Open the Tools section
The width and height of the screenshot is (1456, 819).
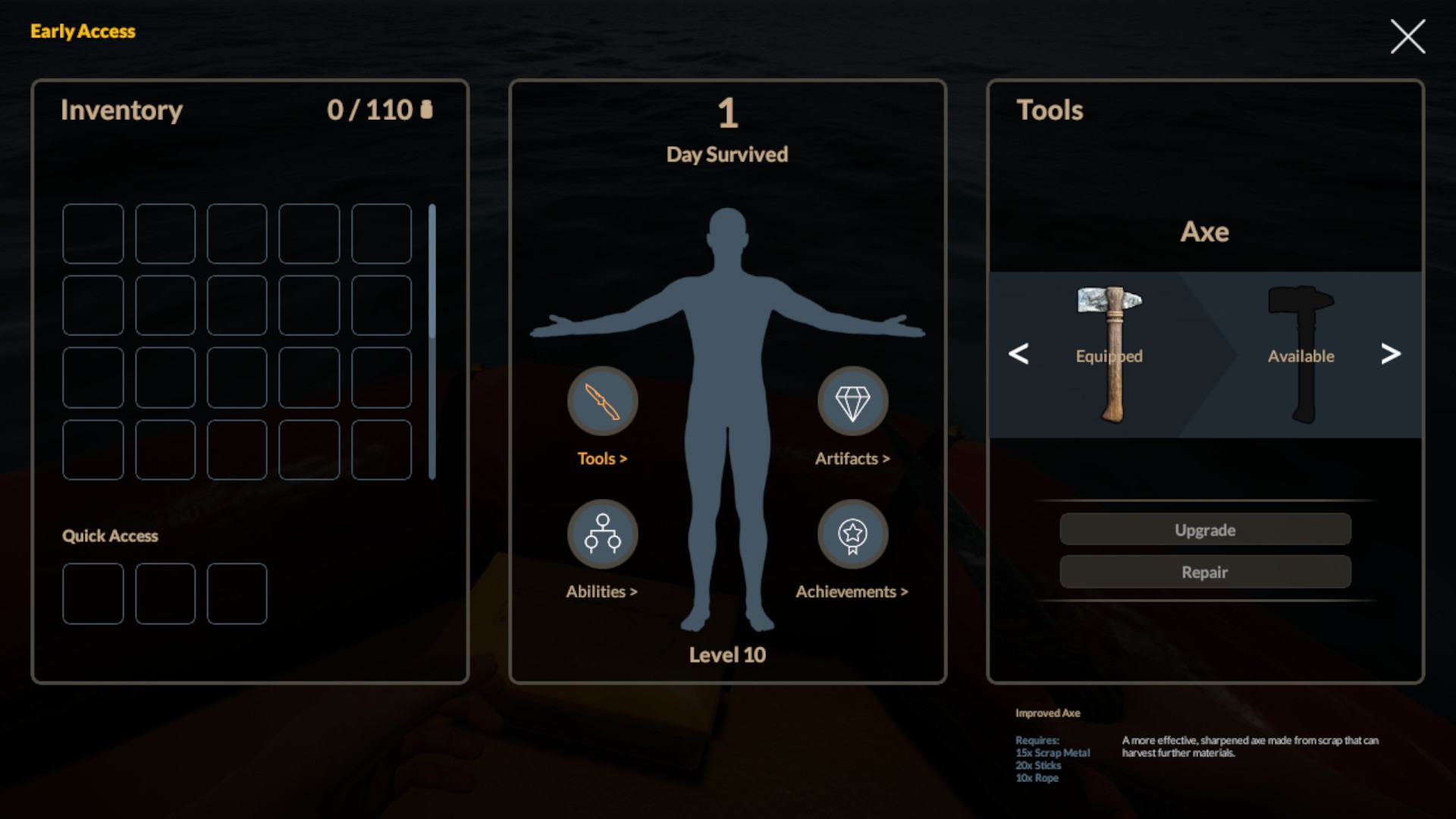[x=602, y=401]
